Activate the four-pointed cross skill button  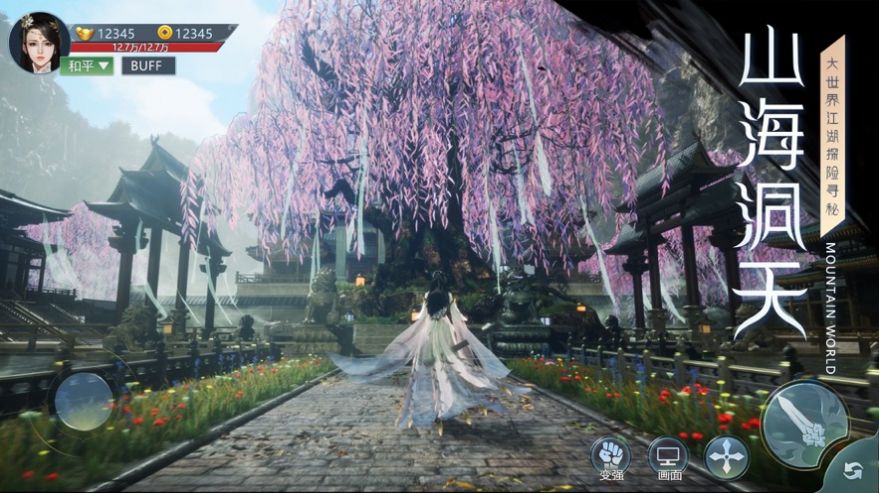[726, 457]
